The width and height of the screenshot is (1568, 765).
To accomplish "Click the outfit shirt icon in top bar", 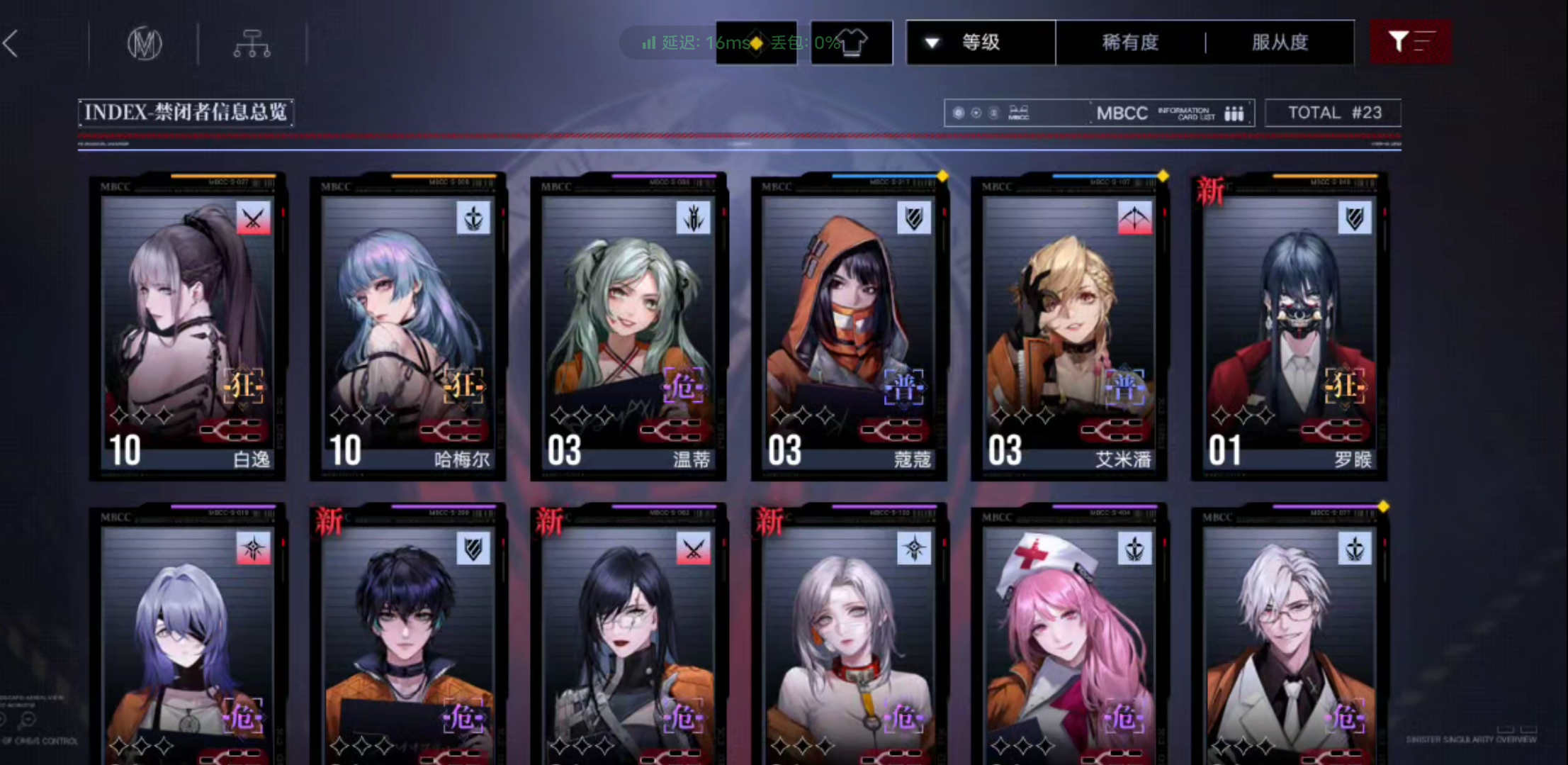I will coord(852,42).
